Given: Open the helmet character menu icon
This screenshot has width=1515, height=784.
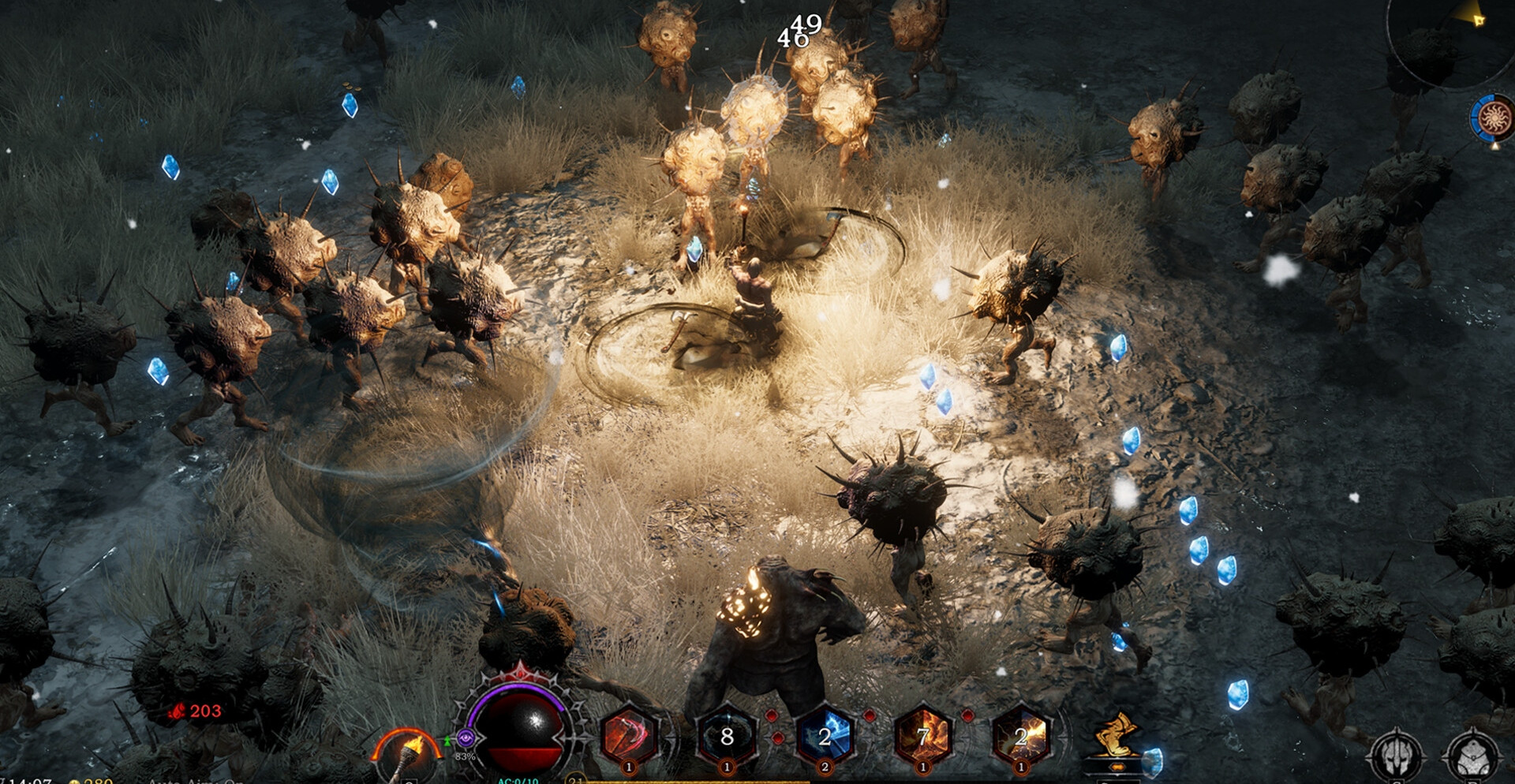Looking at the screenshot, I should 1396,756.
